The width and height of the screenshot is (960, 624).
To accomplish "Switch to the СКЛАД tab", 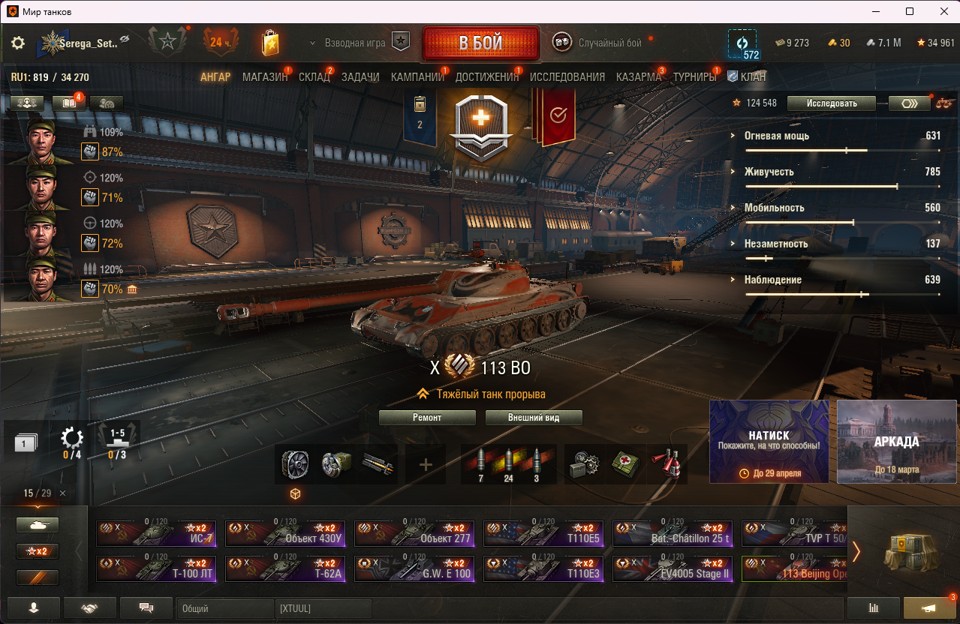I will [x=314, y=77].
